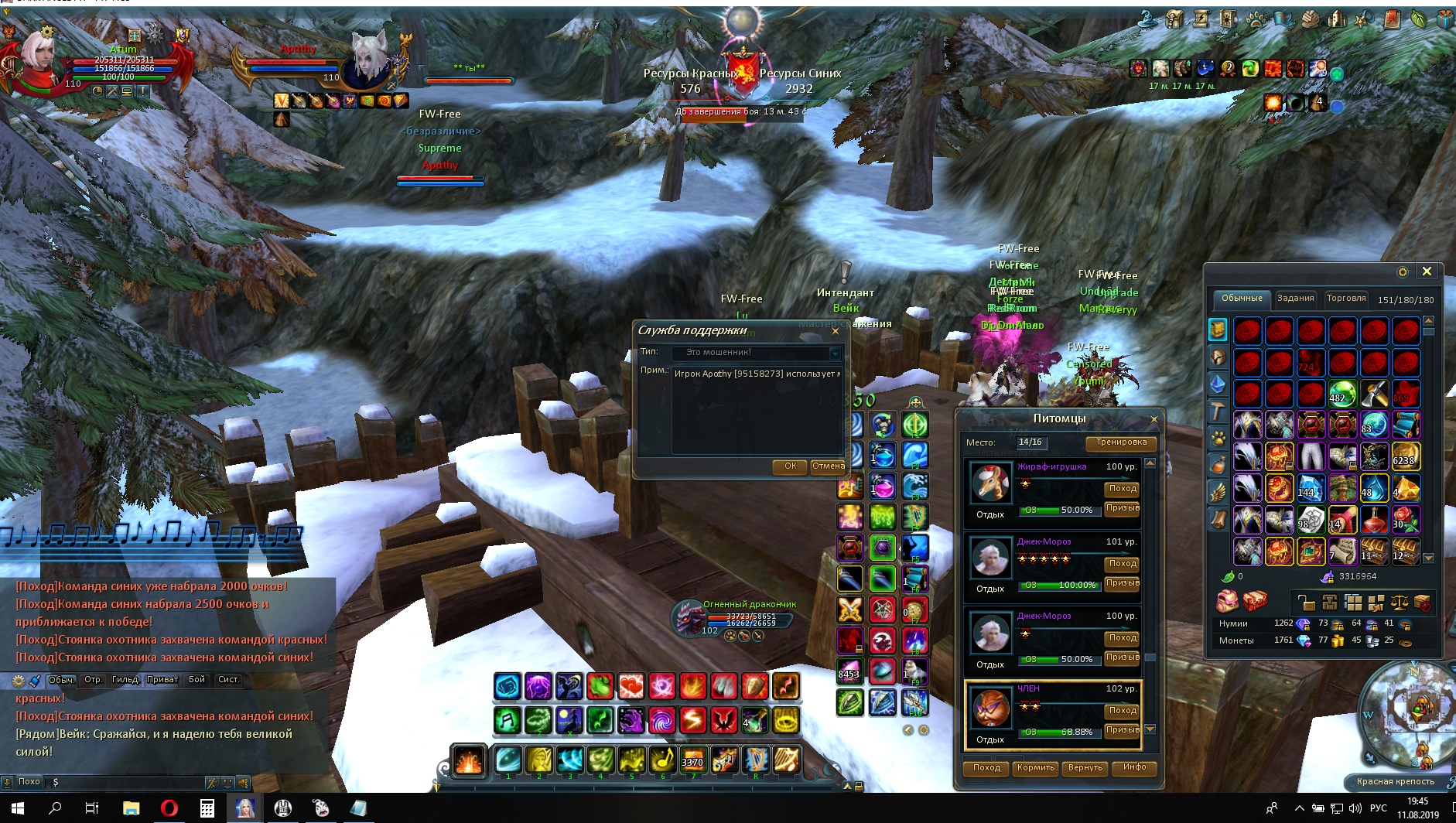
Task: Click the Кормить feed pet button
Action: click(1035, 768)
